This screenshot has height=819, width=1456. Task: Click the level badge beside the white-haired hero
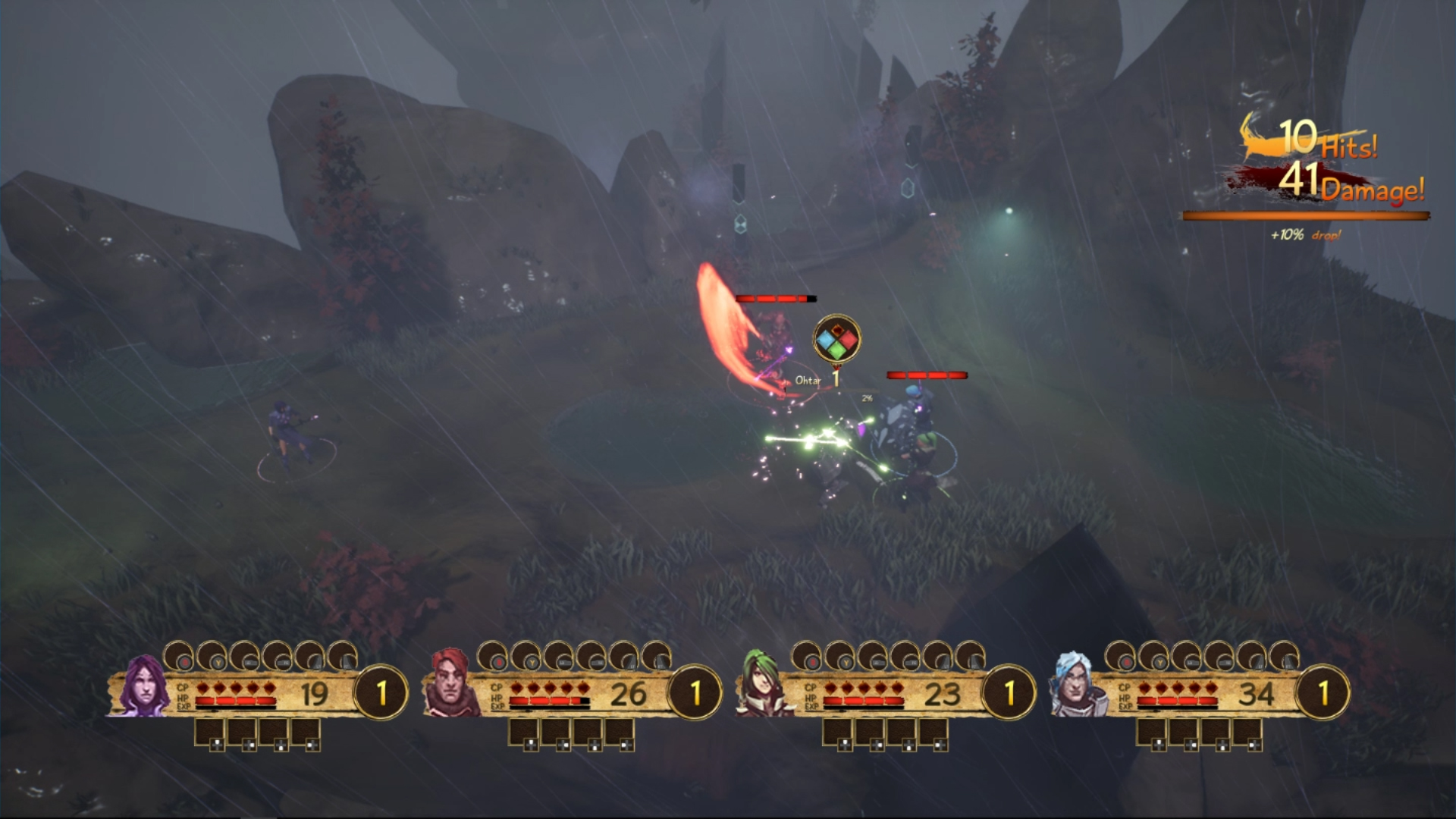click(1323, 693)
